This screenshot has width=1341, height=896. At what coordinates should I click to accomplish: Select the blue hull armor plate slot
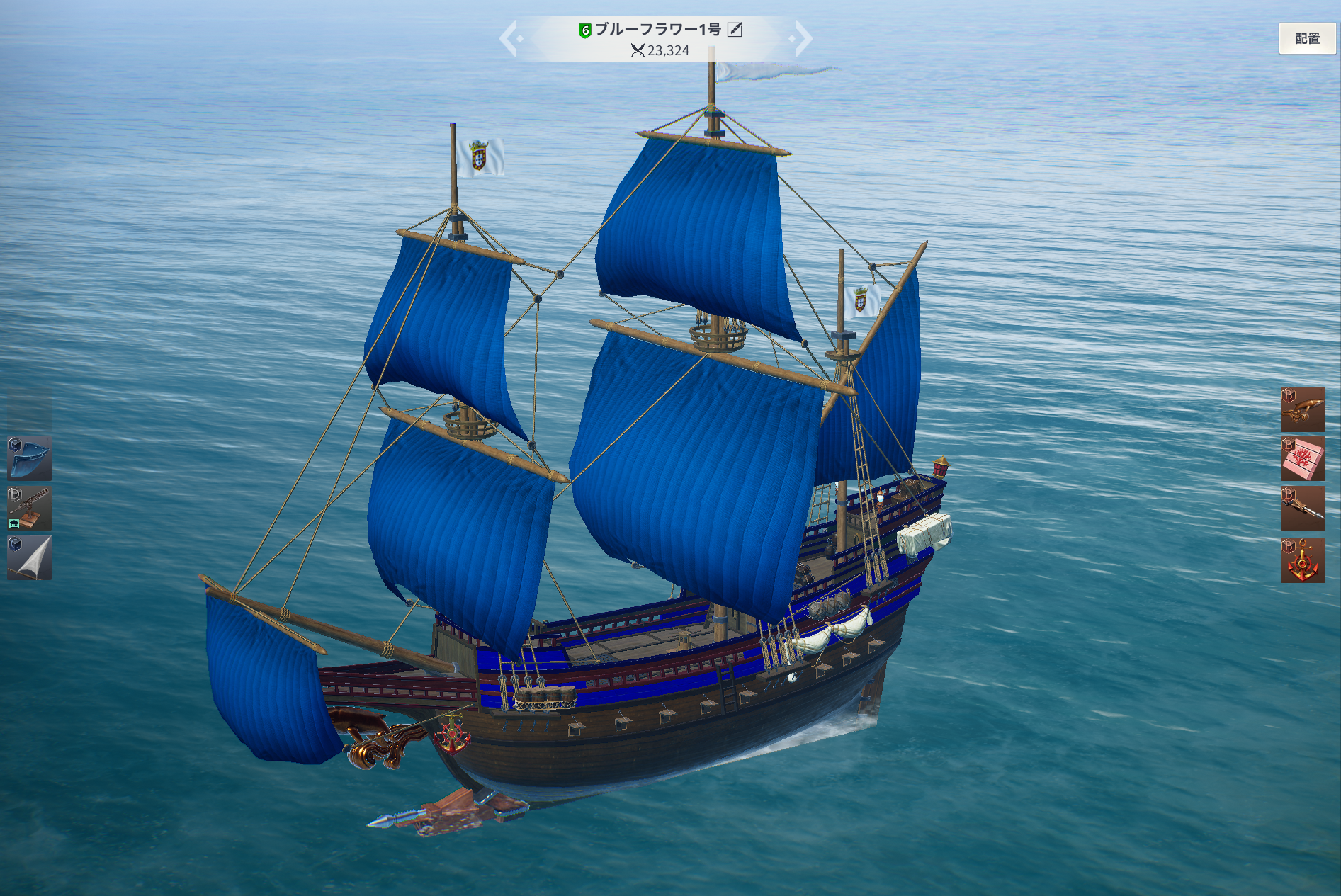(x=30, y=459)
